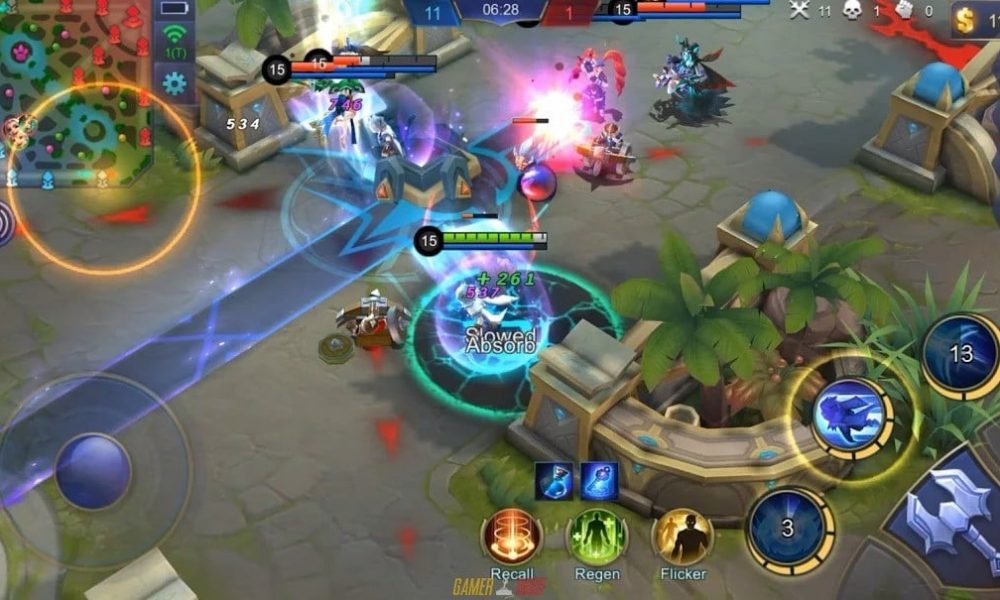Open settings with the gear icon
This screenshot has height=600, width=1000.
point(174,83)
